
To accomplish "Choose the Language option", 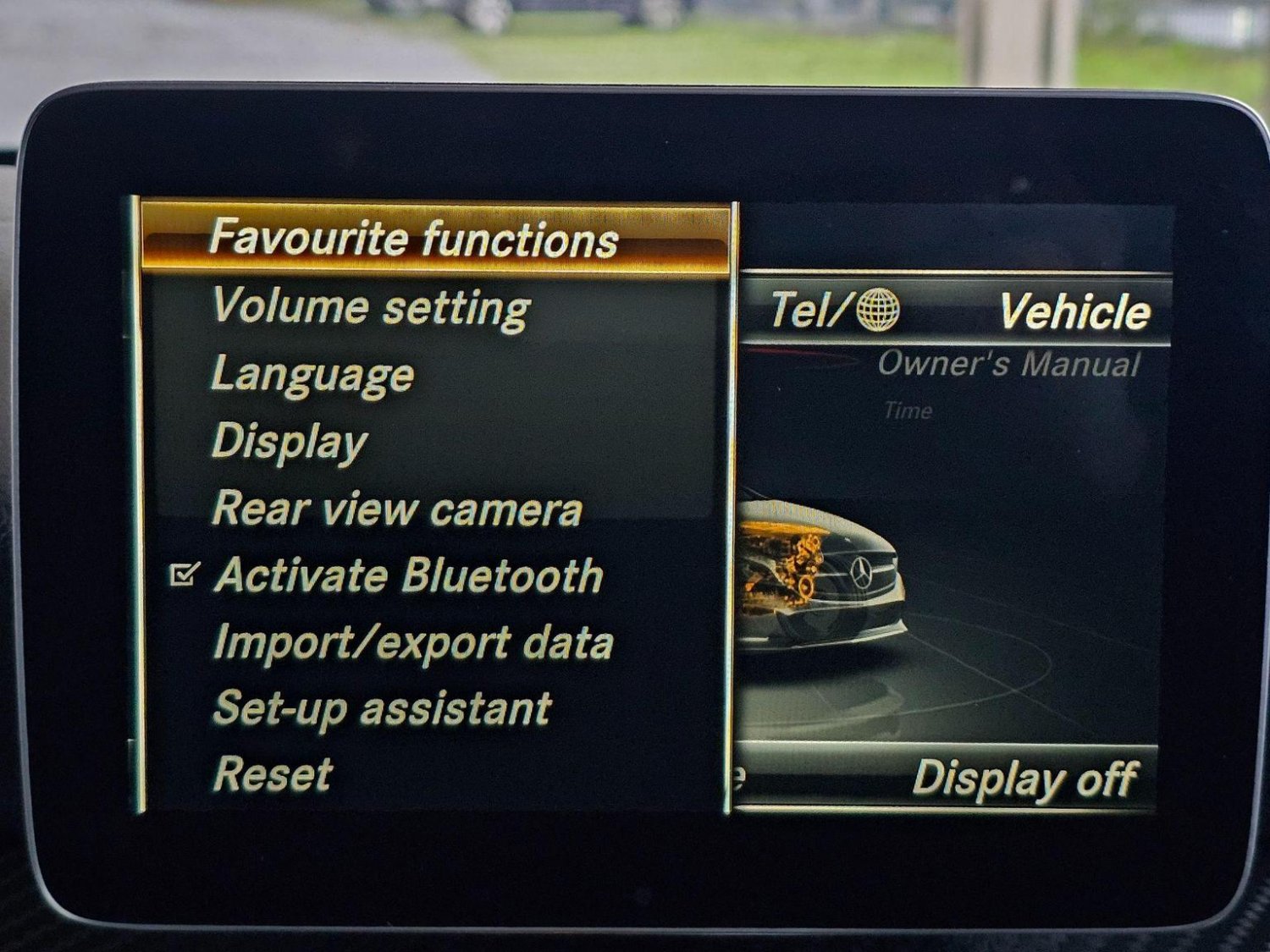I will [312, 374].
